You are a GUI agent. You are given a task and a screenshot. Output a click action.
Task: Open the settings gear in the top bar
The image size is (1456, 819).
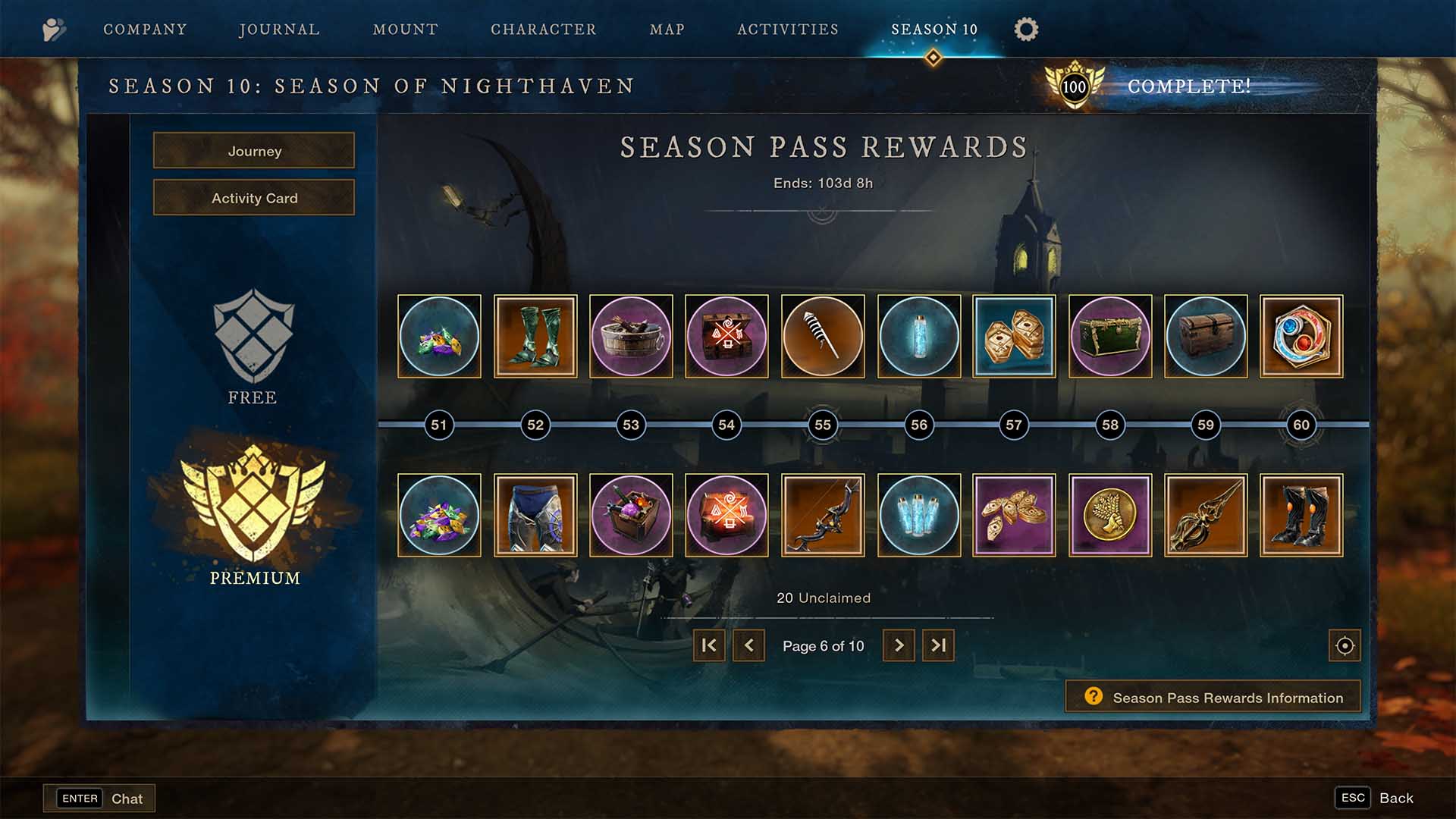pos(1026,30)
